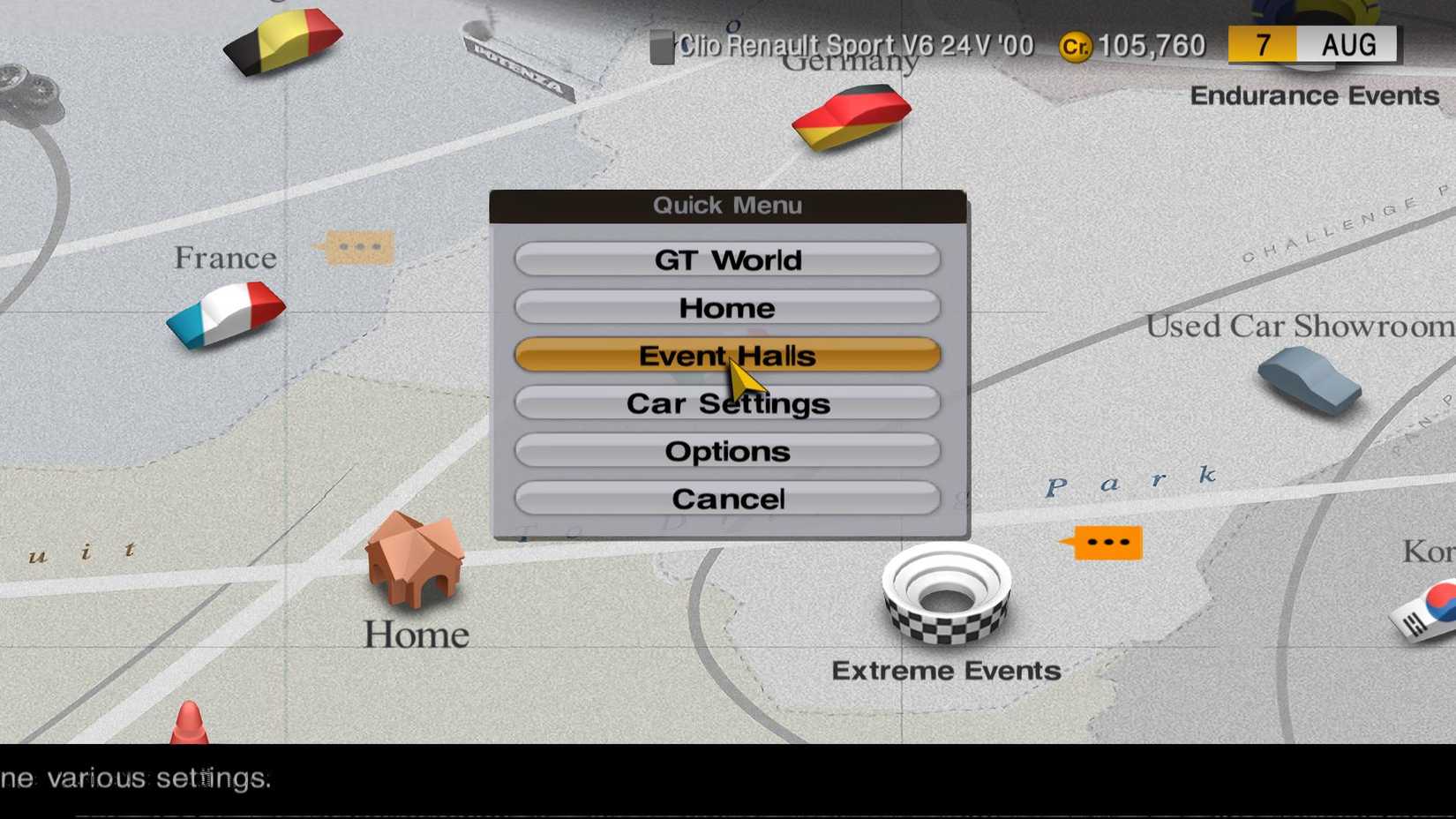Click the Germany flag car icon

click(850, 117)
